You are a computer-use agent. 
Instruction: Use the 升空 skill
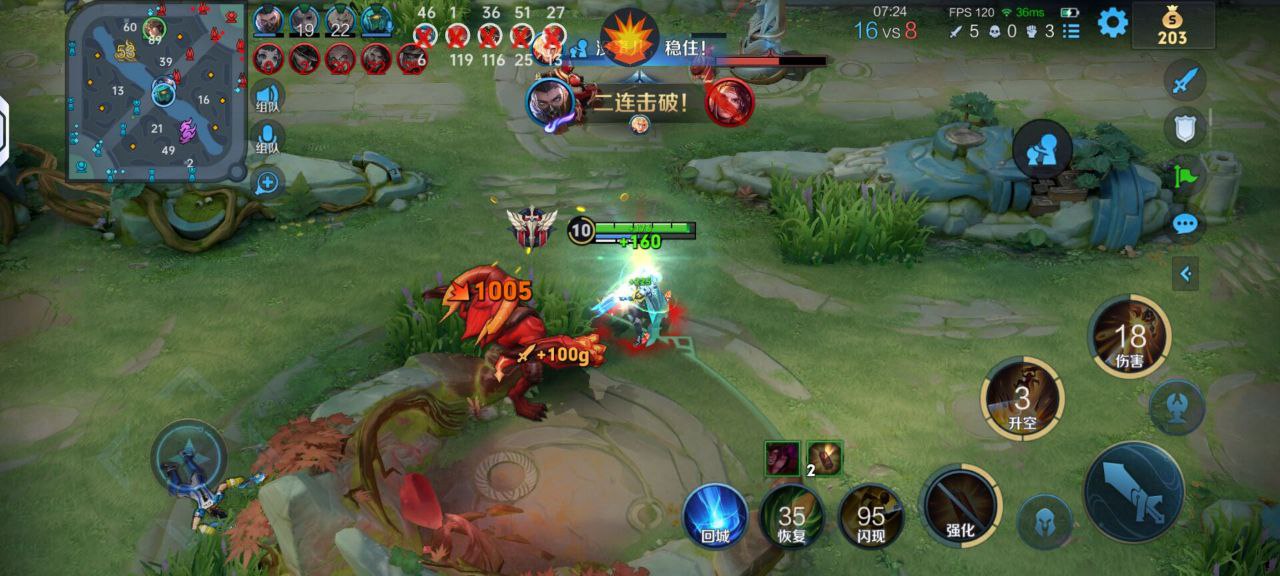point(1022,399)
